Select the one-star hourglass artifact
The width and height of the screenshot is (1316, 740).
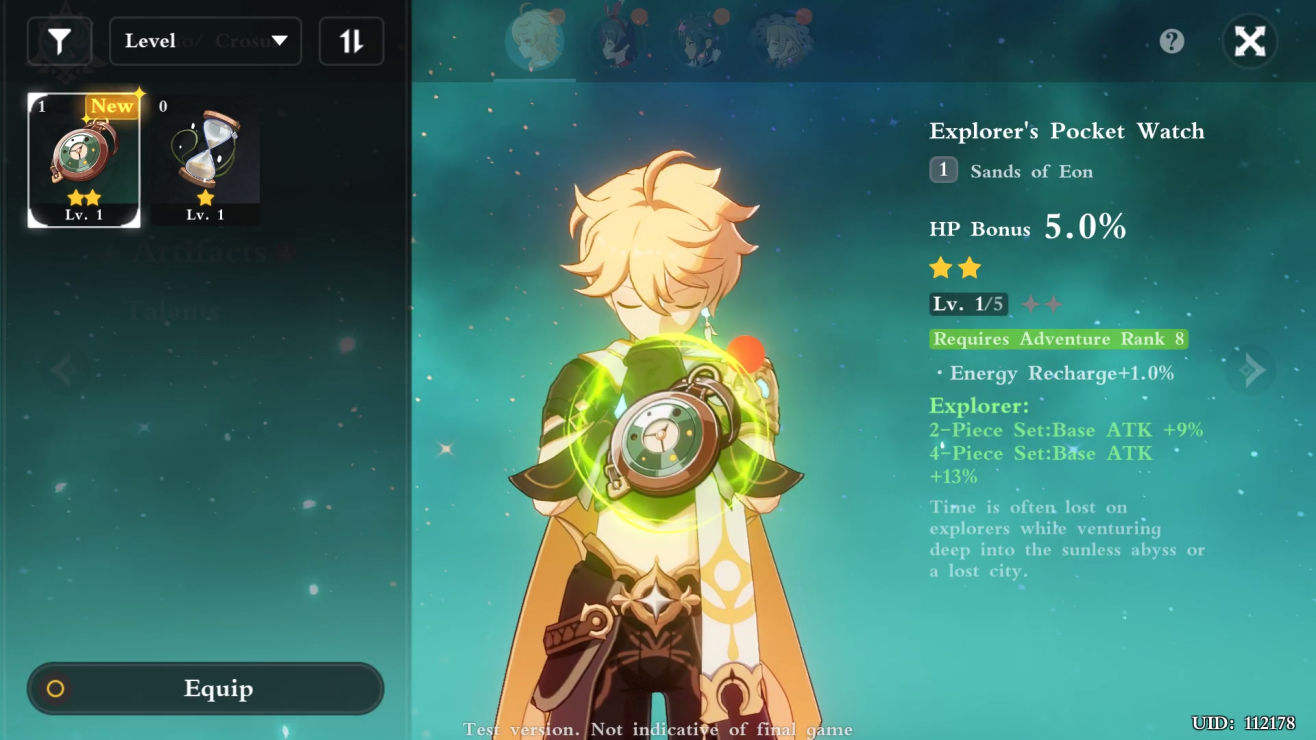click(x=205, y=160)
